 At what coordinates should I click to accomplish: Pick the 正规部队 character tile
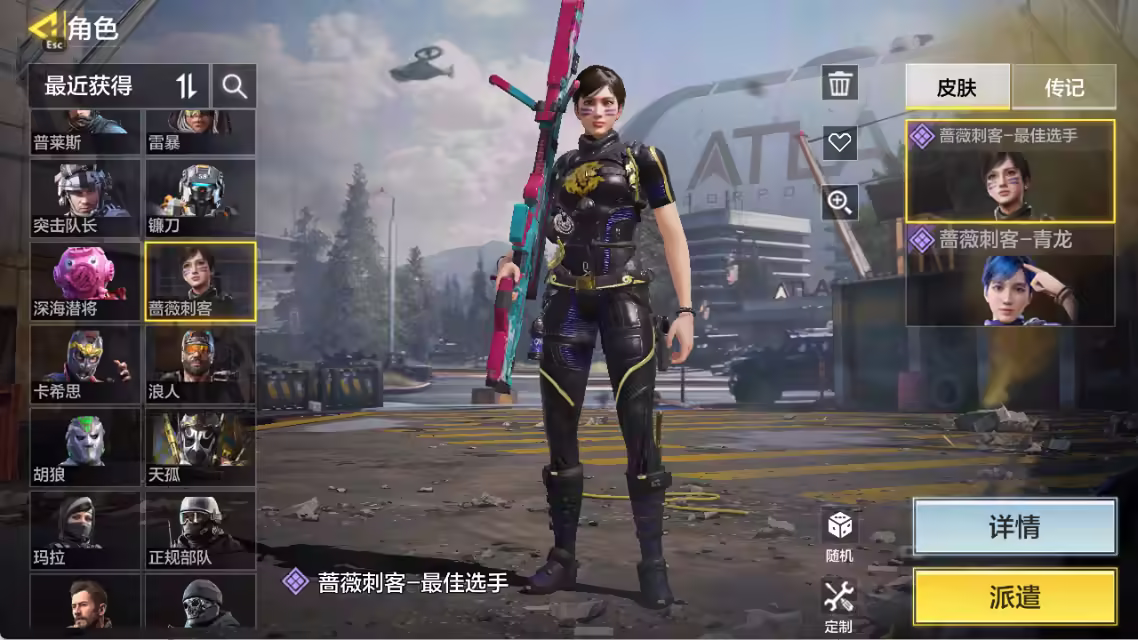[200, 530]
